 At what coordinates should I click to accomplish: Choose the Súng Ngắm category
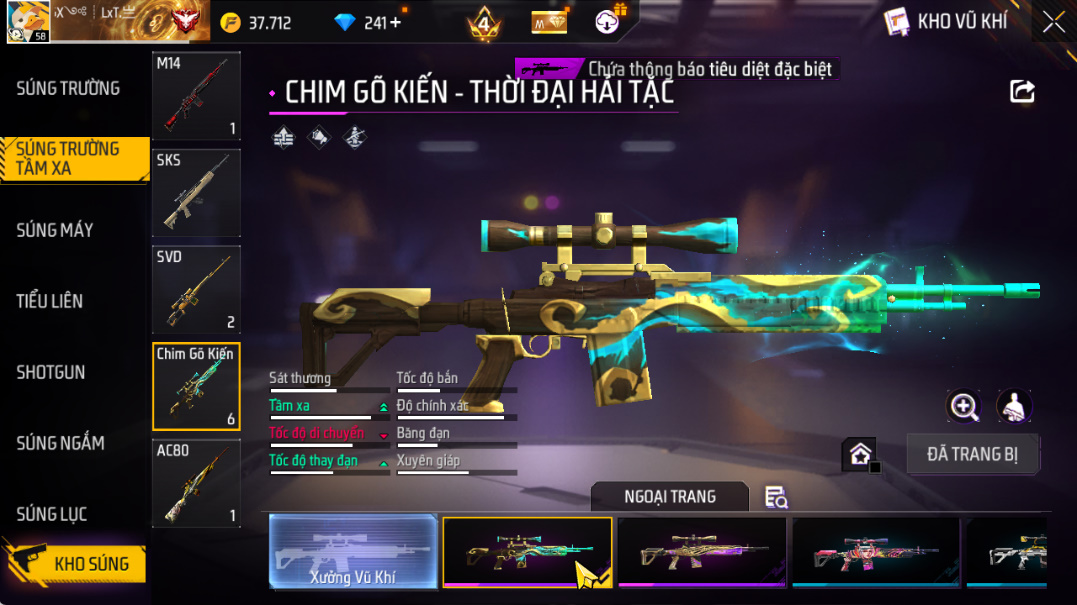point(60,443)
